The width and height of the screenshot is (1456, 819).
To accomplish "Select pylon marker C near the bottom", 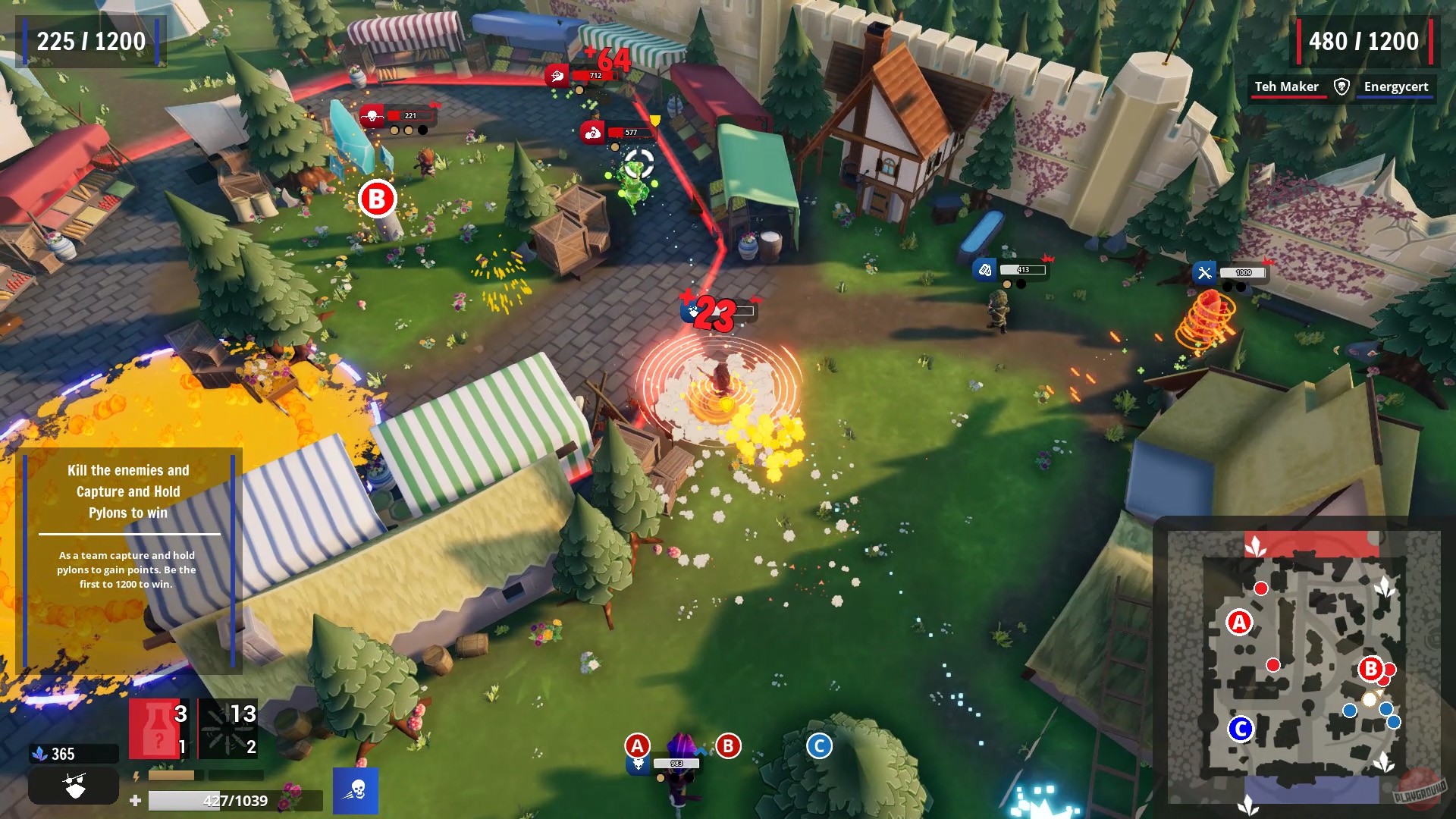I will click(x=819, y=746).
